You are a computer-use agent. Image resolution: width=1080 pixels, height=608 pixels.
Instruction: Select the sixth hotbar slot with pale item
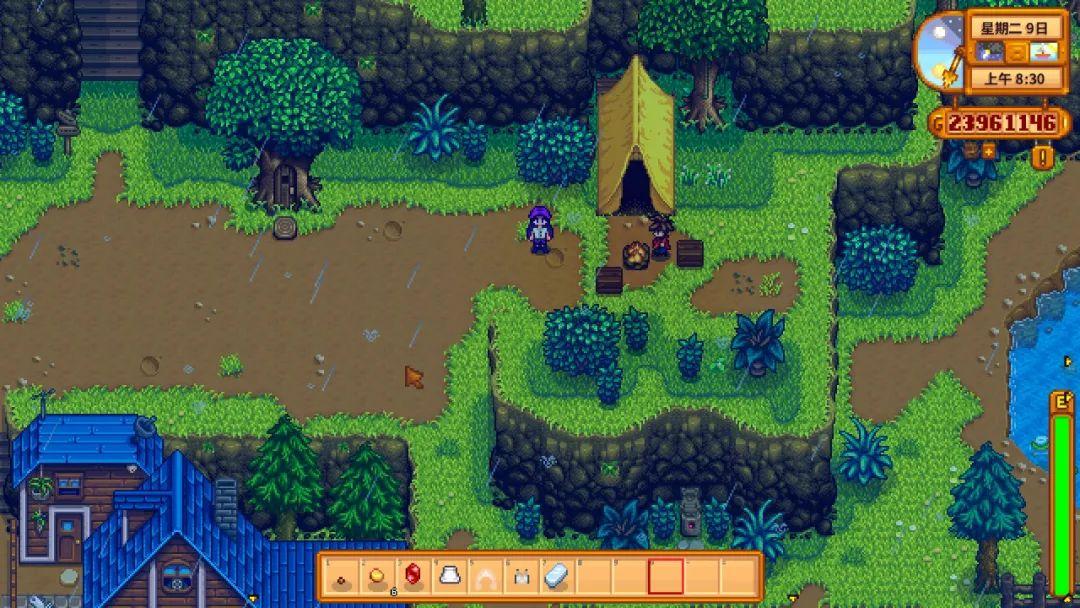(x=521, y=576)
